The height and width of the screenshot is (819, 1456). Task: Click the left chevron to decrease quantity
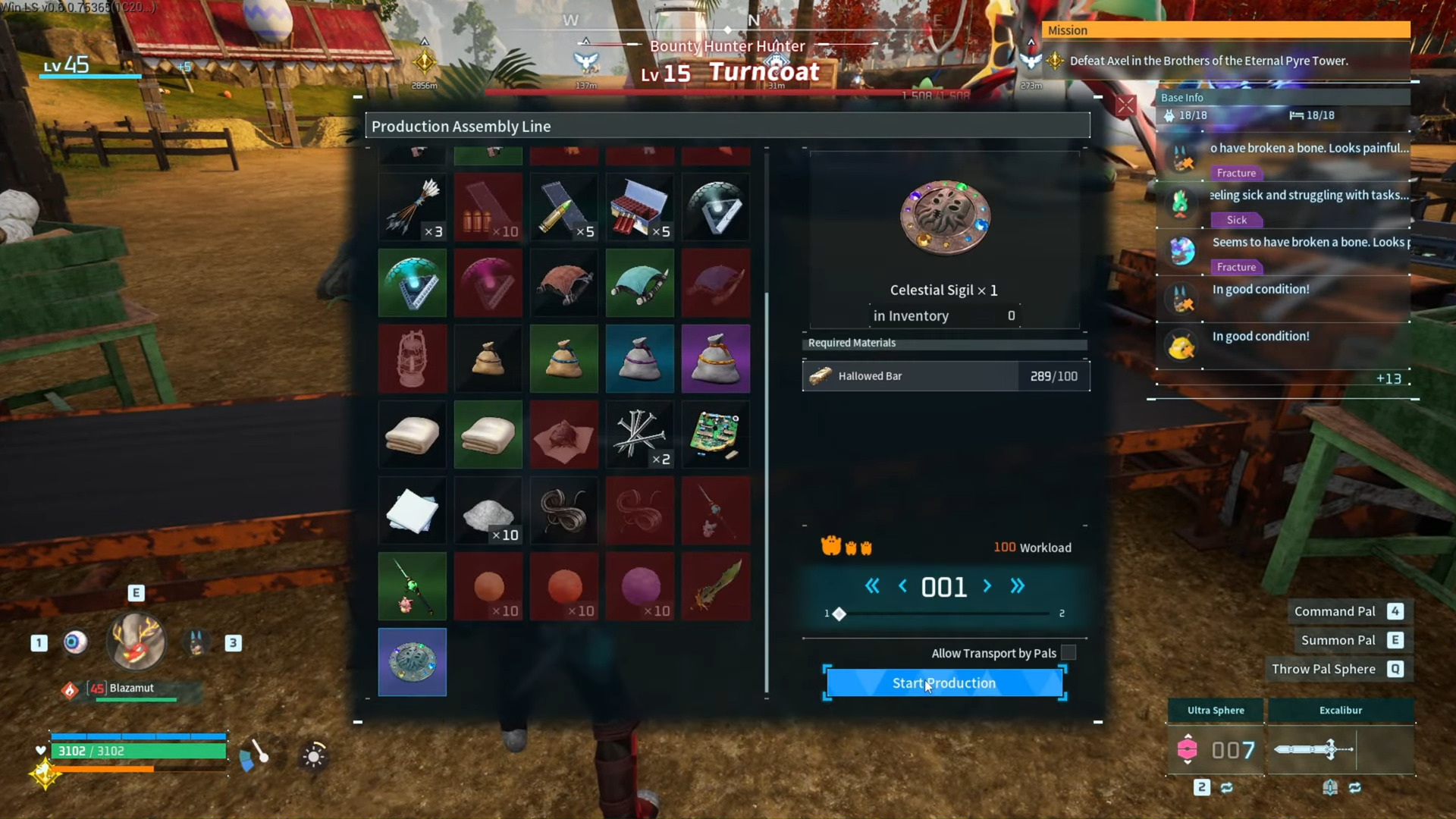(x=902, y=586)
